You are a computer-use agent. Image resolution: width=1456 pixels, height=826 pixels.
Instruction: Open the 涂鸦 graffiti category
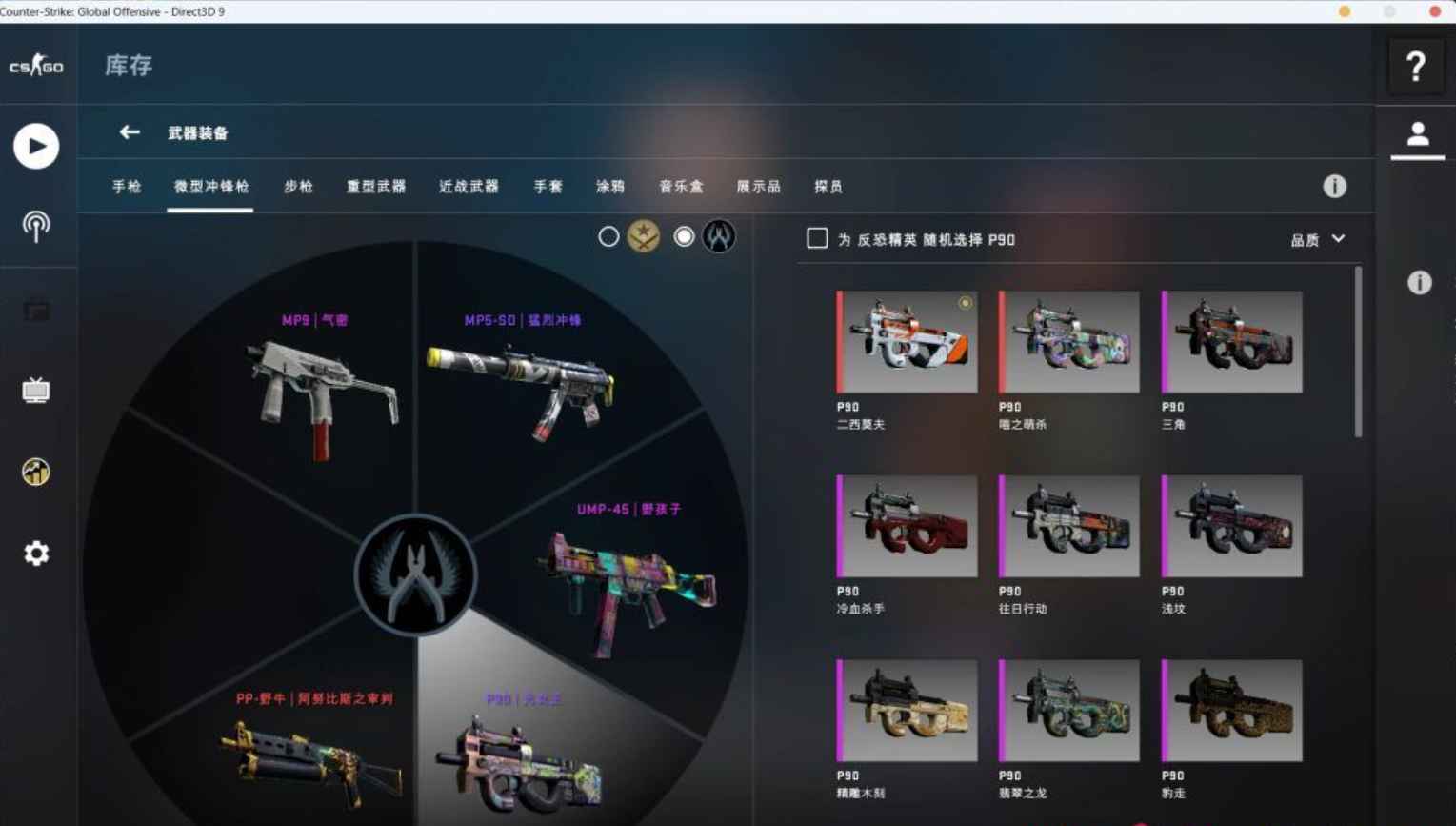point(610,187)
